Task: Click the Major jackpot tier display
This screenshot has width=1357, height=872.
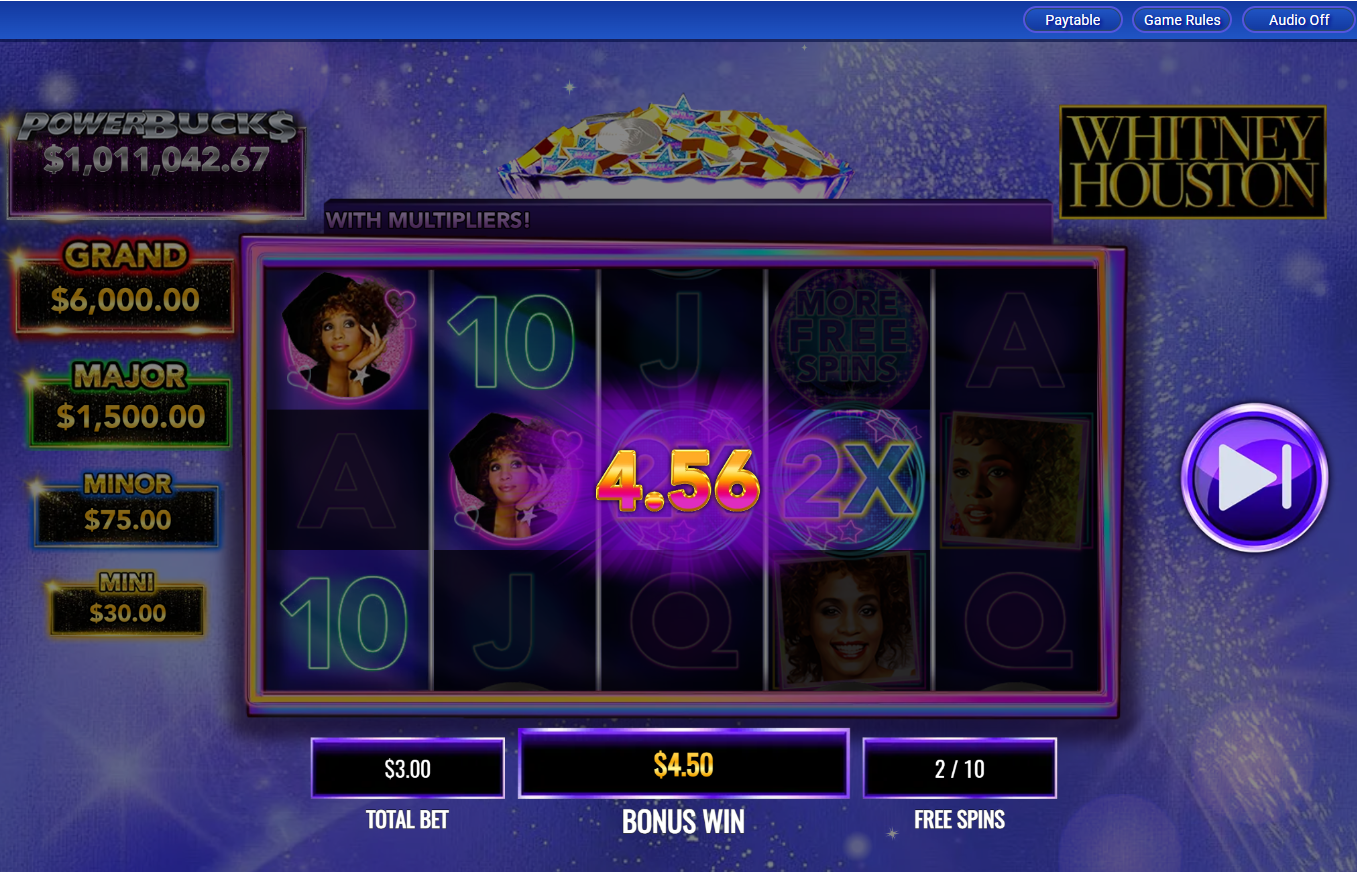Action: tap(128, 399)
